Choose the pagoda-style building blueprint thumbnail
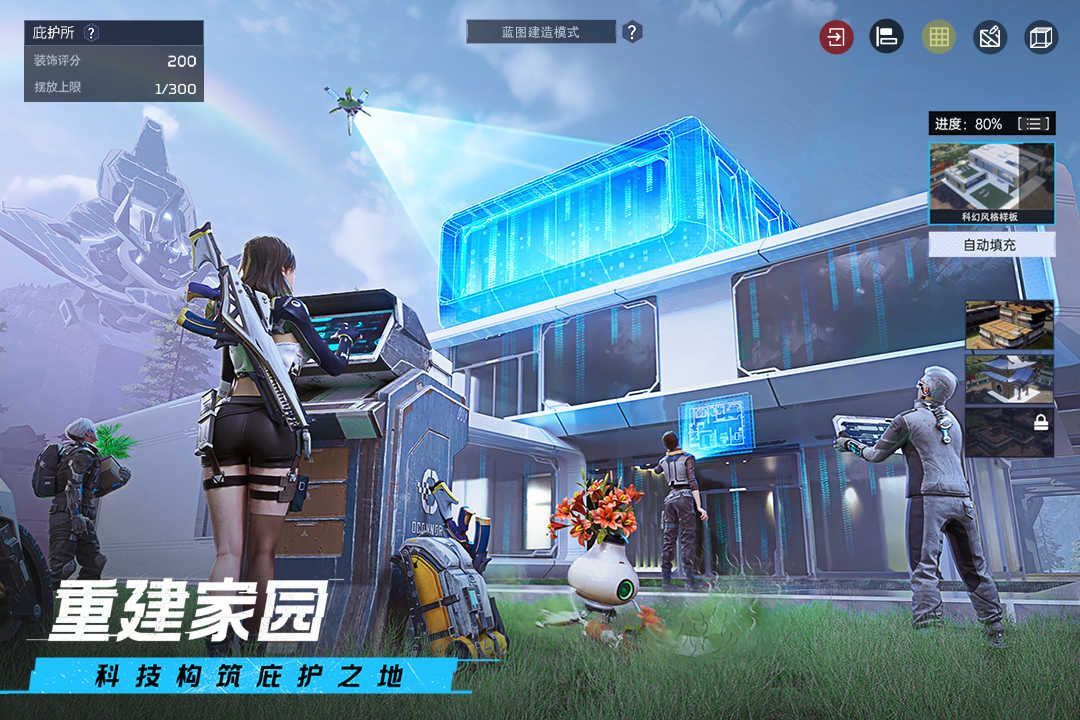1080x720 pixels. [x=1009, y=379]
